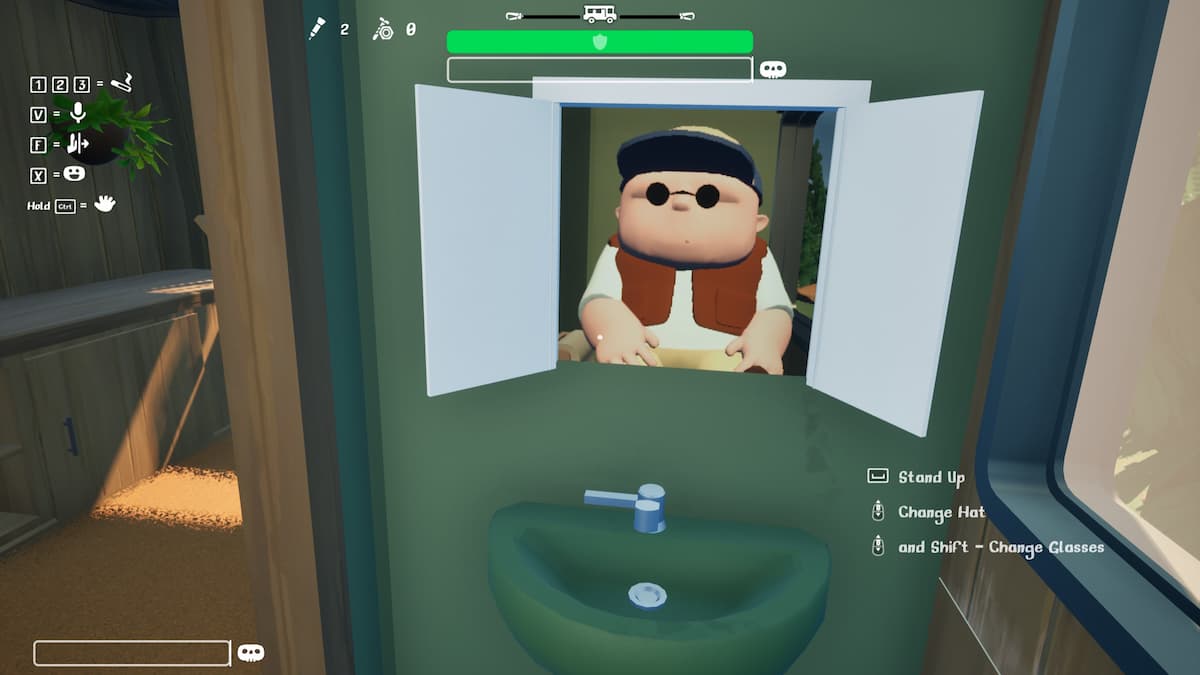Viewport: 1200px width, 675px height.
Task: Click the empty chat box at bottom left
Action: 132,653
